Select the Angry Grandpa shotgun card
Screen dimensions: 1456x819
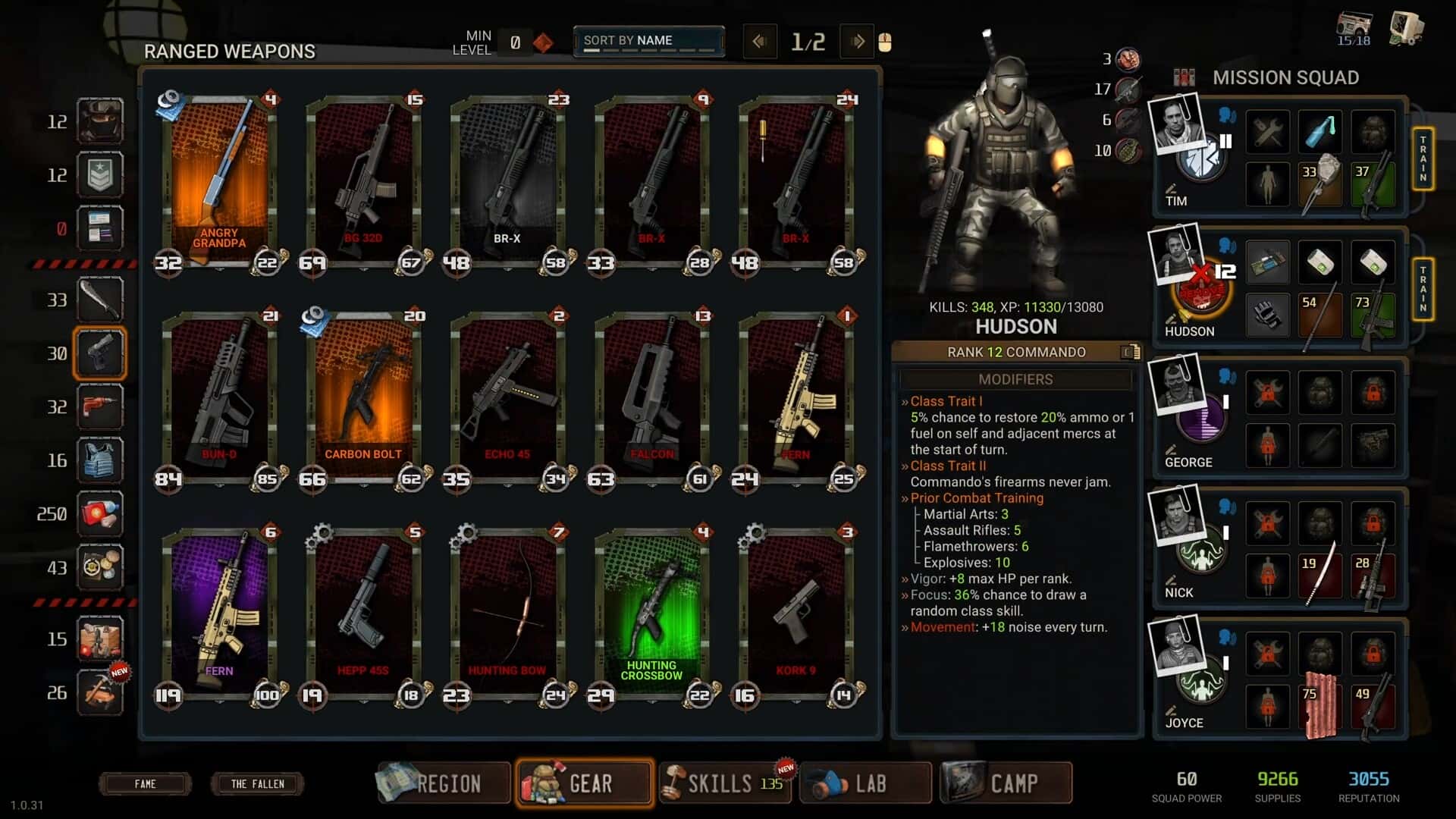pos(220,182)
